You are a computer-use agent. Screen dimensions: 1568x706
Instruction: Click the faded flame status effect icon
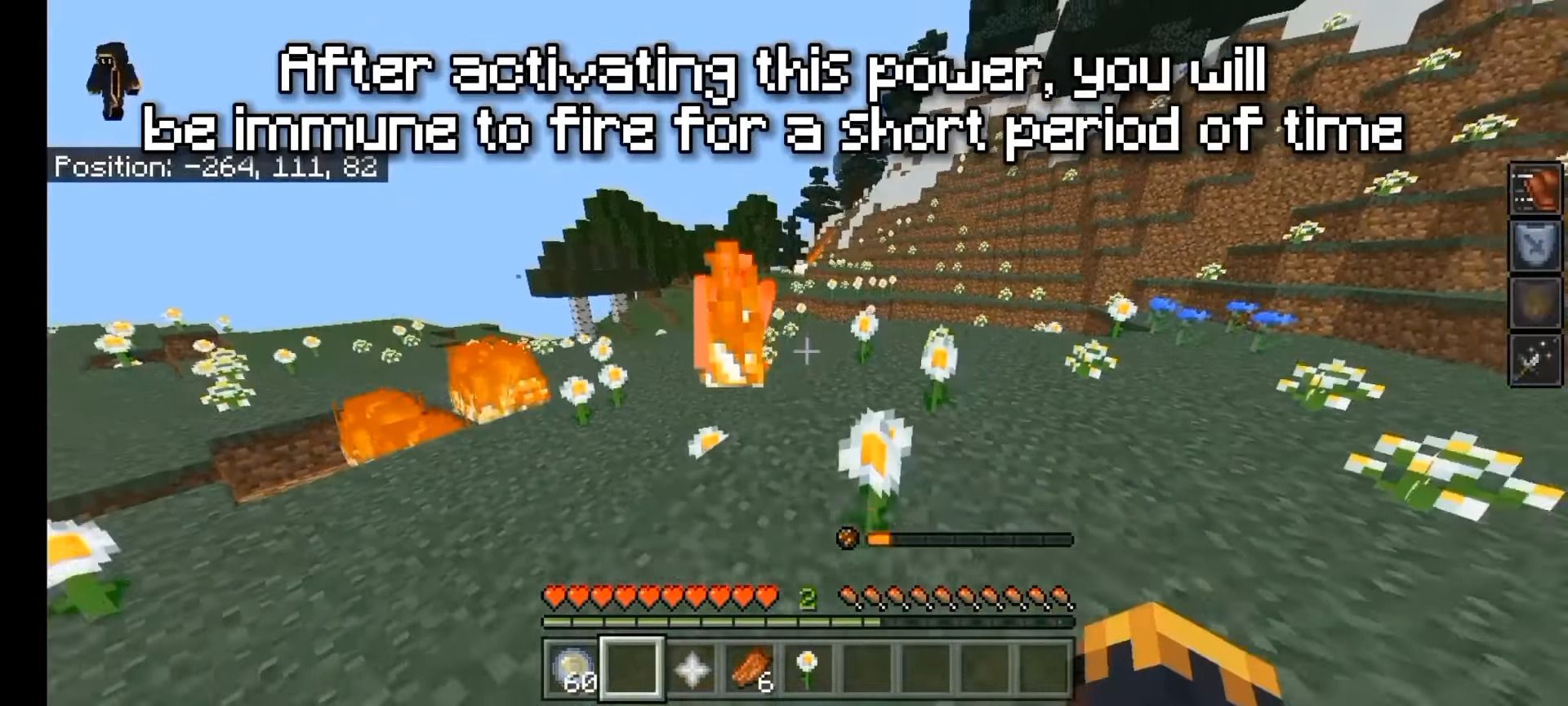(1533, 303)
